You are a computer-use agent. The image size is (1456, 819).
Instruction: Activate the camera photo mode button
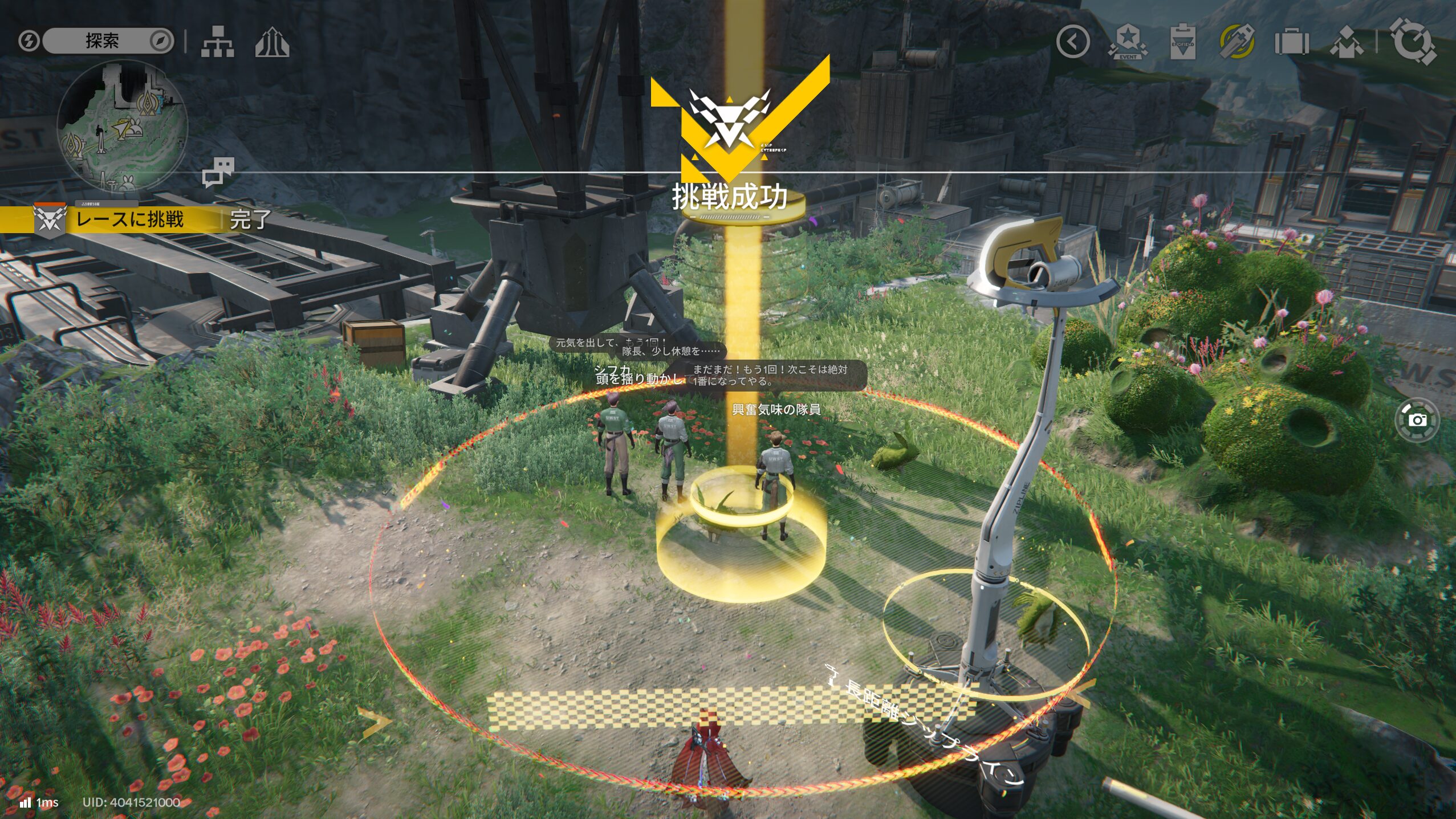click(x=1417, y=420)
